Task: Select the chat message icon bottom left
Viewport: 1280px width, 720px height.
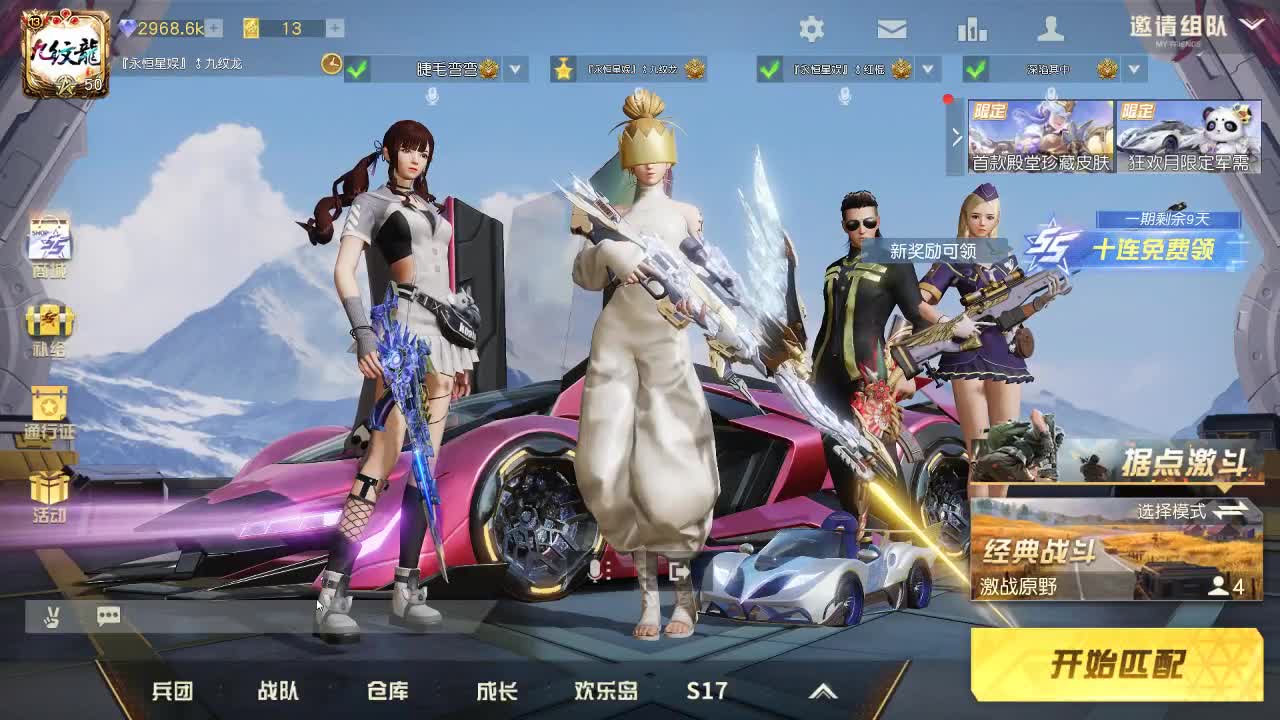Action: point(108,616)
